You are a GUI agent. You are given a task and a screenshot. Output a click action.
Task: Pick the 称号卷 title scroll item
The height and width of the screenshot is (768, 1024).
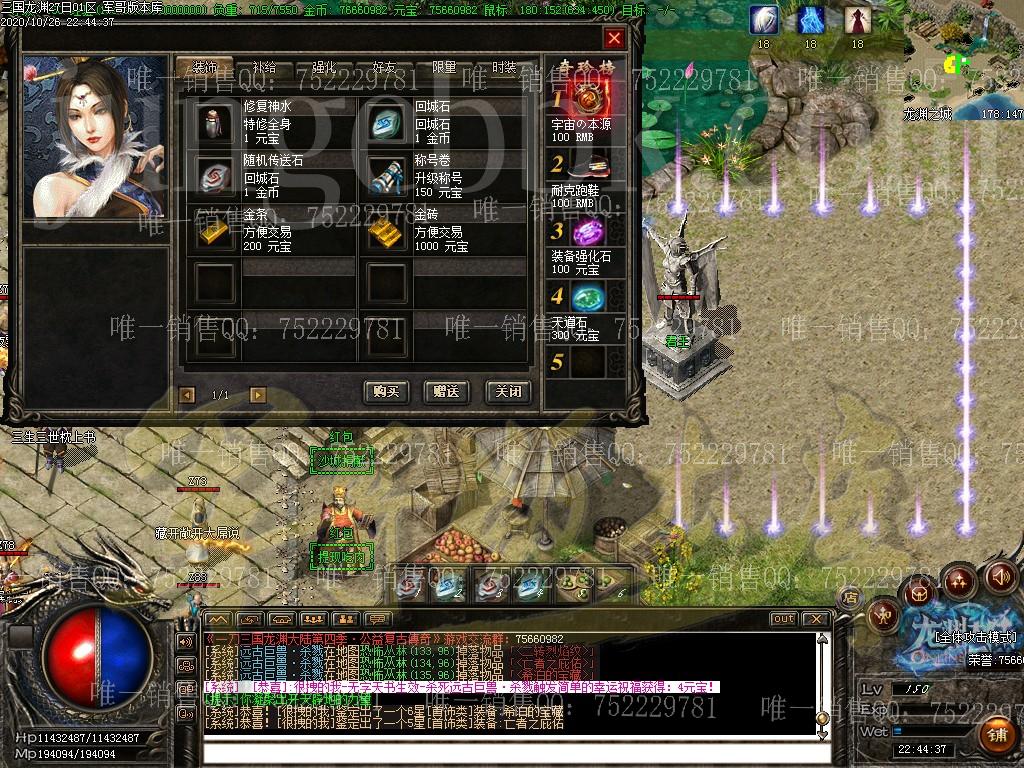coord(386,176)
